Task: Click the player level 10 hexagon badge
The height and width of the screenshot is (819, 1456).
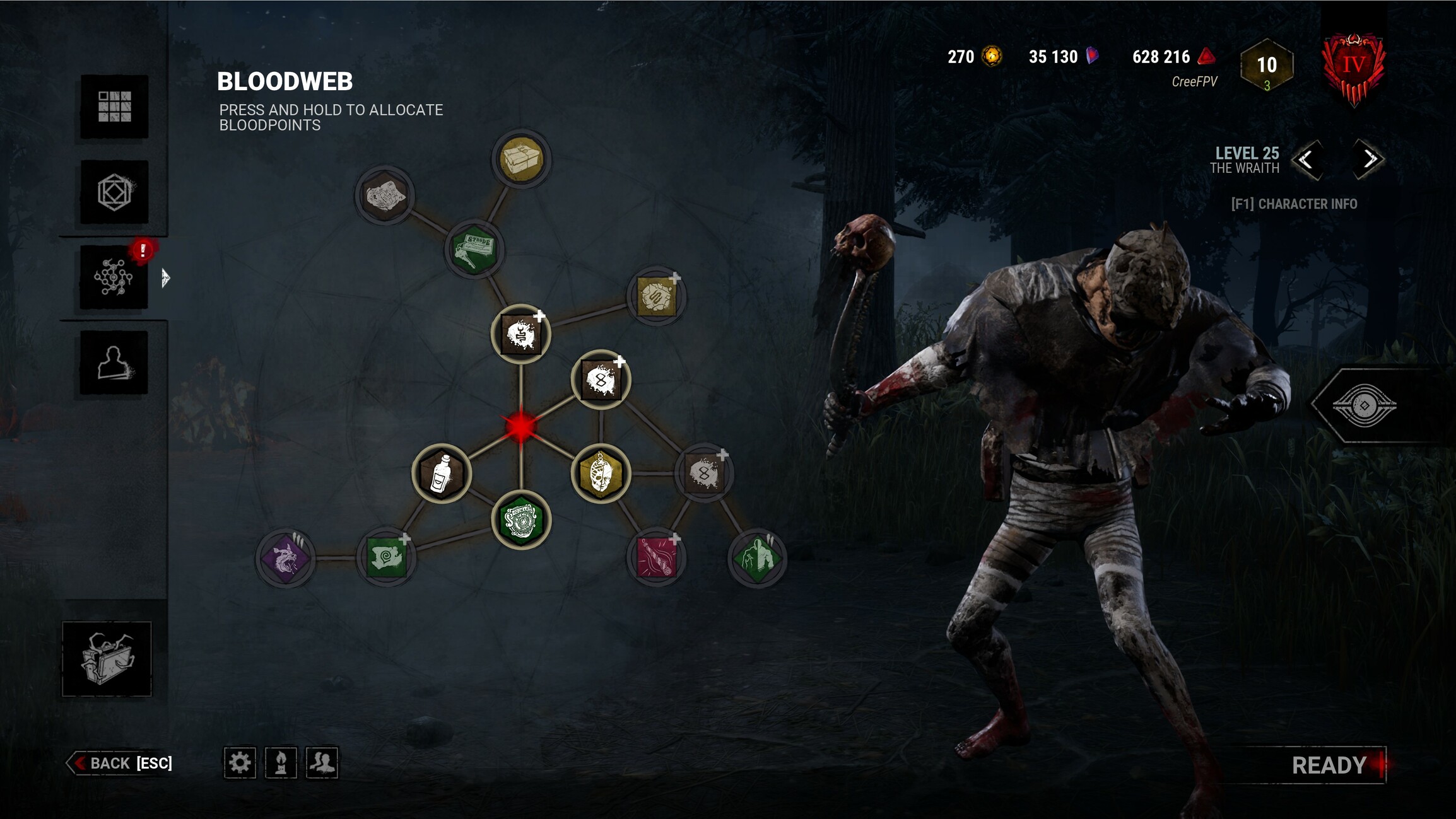Action: (x=1266, y=65)
